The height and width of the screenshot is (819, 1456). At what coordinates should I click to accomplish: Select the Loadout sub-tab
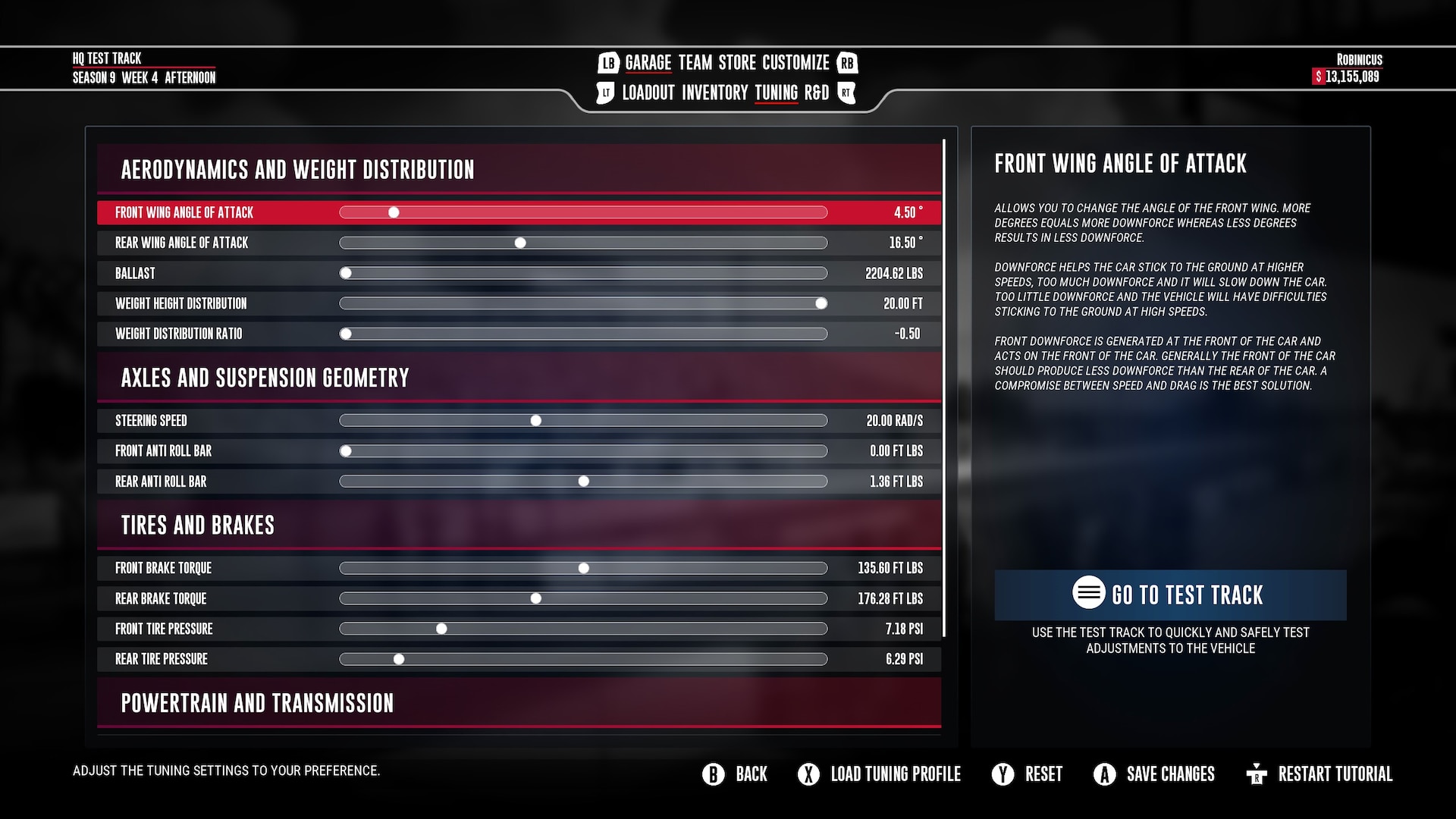[648, 93]
